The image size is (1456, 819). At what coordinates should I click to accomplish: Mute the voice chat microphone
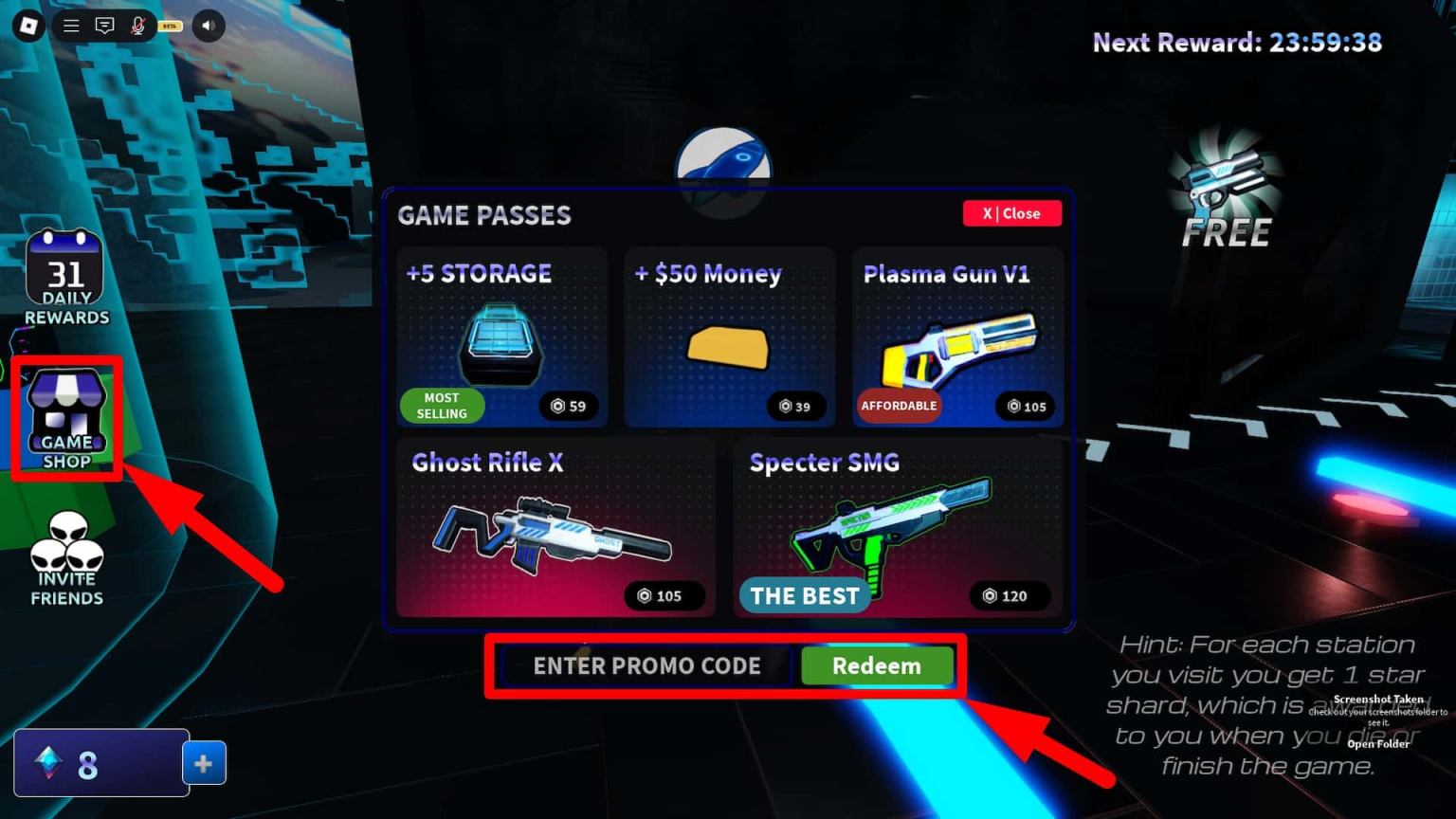coord(140,26)
